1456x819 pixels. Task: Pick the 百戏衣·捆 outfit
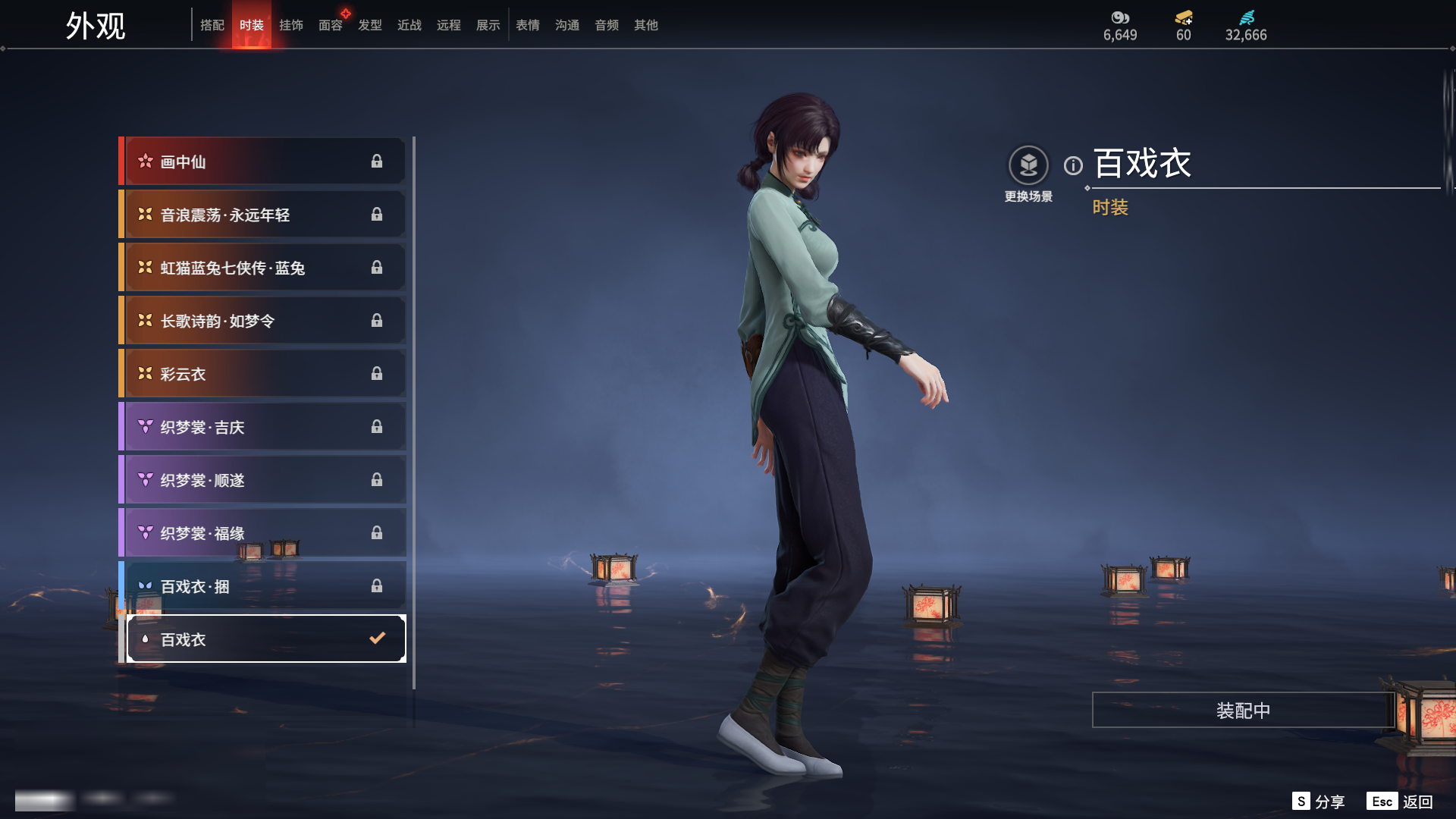point(262,586)
